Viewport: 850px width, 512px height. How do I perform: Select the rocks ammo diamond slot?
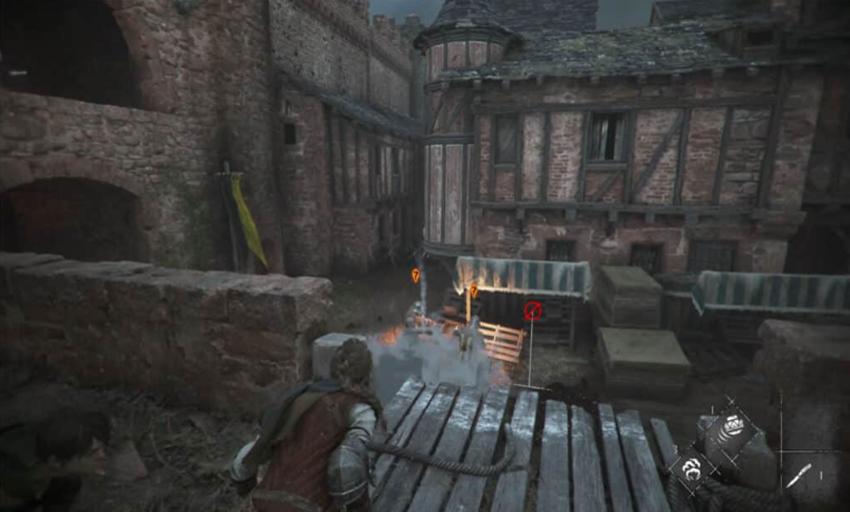point(691,466)
